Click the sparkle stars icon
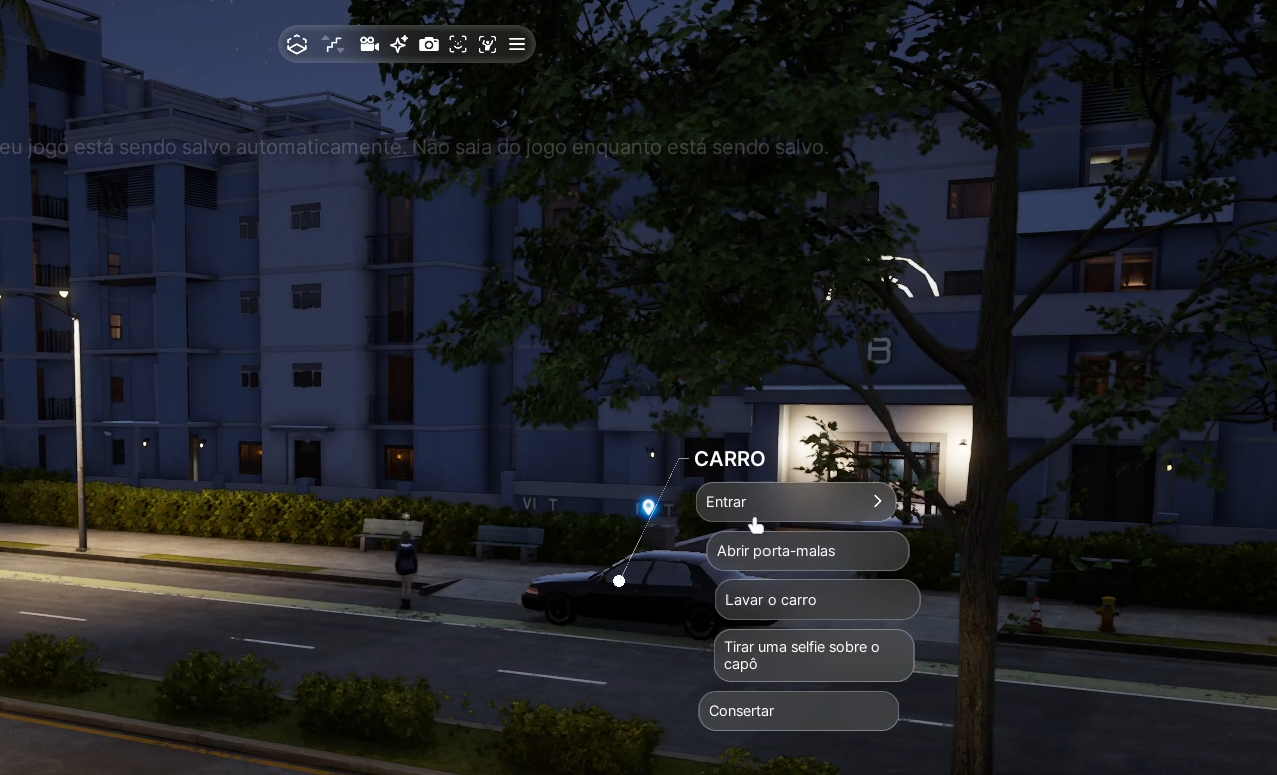The image size is (1277, 775). tap(399, 44)
